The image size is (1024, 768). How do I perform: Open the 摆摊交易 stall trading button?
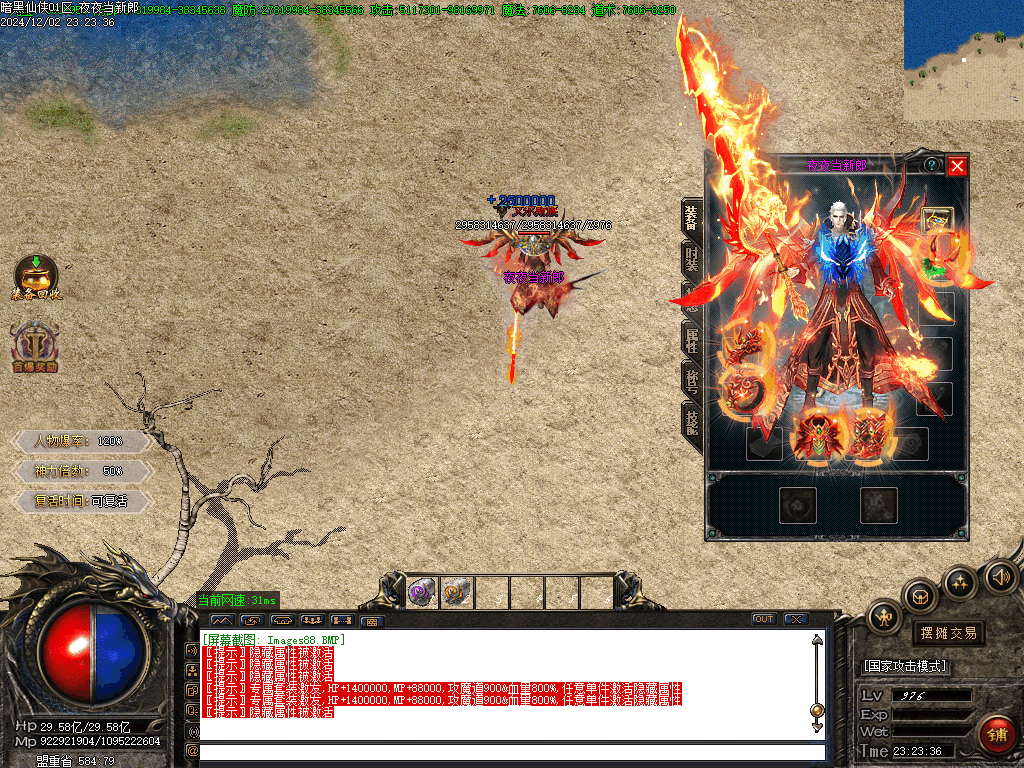click(948, 633)
